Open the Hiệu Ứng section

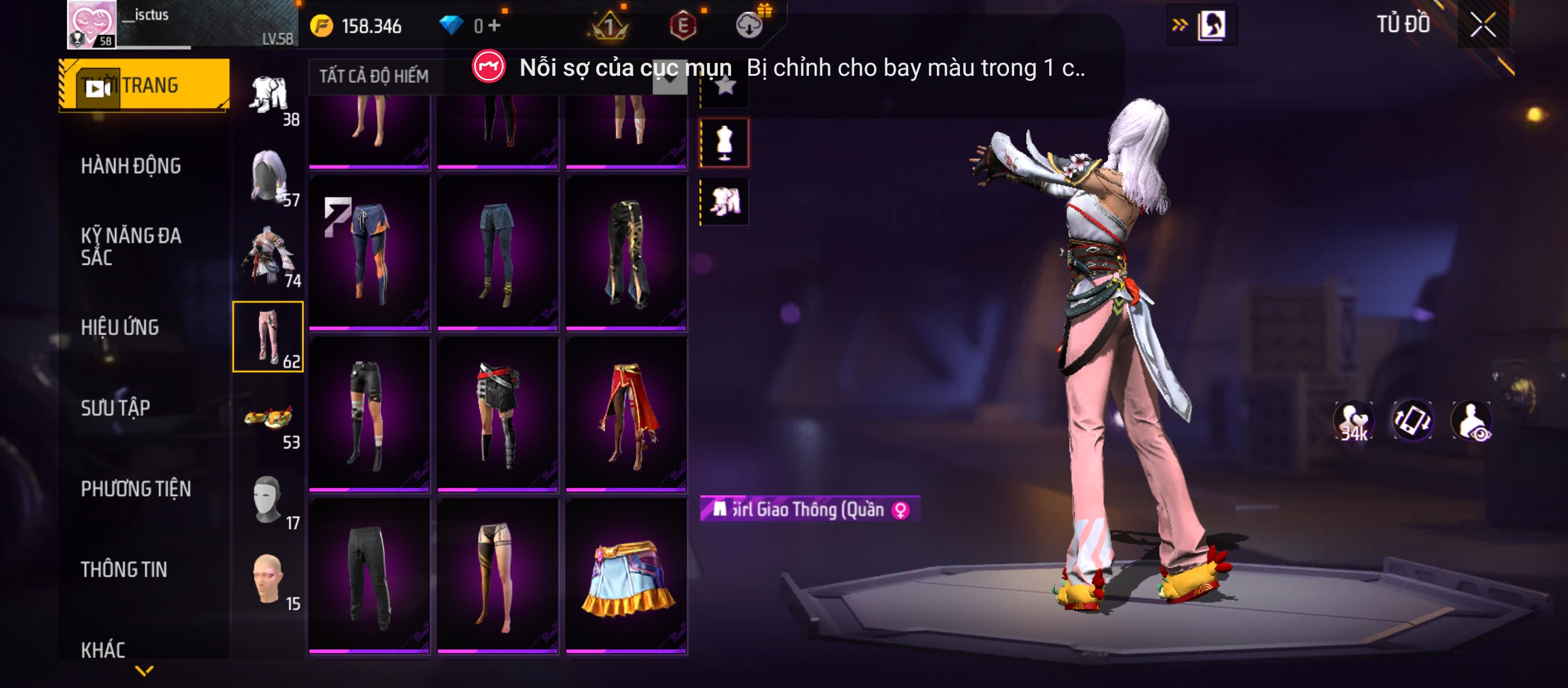(120, 327)
